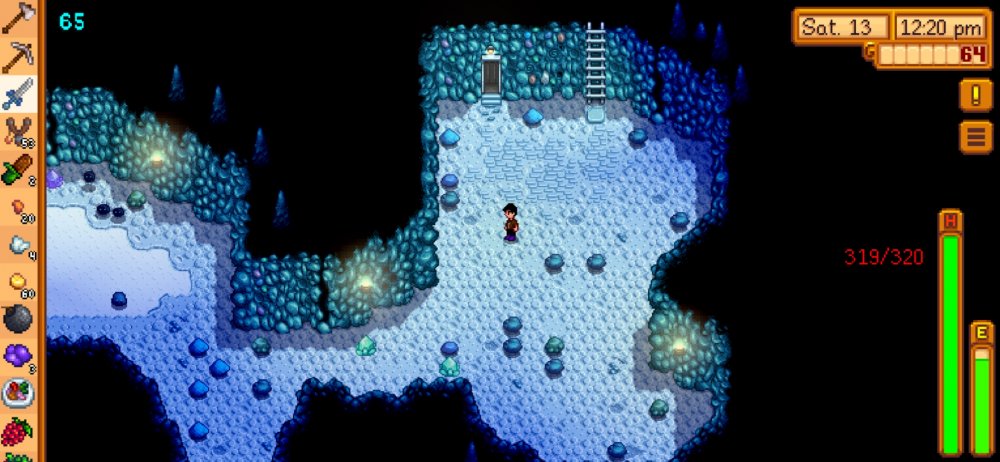
Task: Choose the sword slot
Action: pyautogui.click(x=18, y=94)
